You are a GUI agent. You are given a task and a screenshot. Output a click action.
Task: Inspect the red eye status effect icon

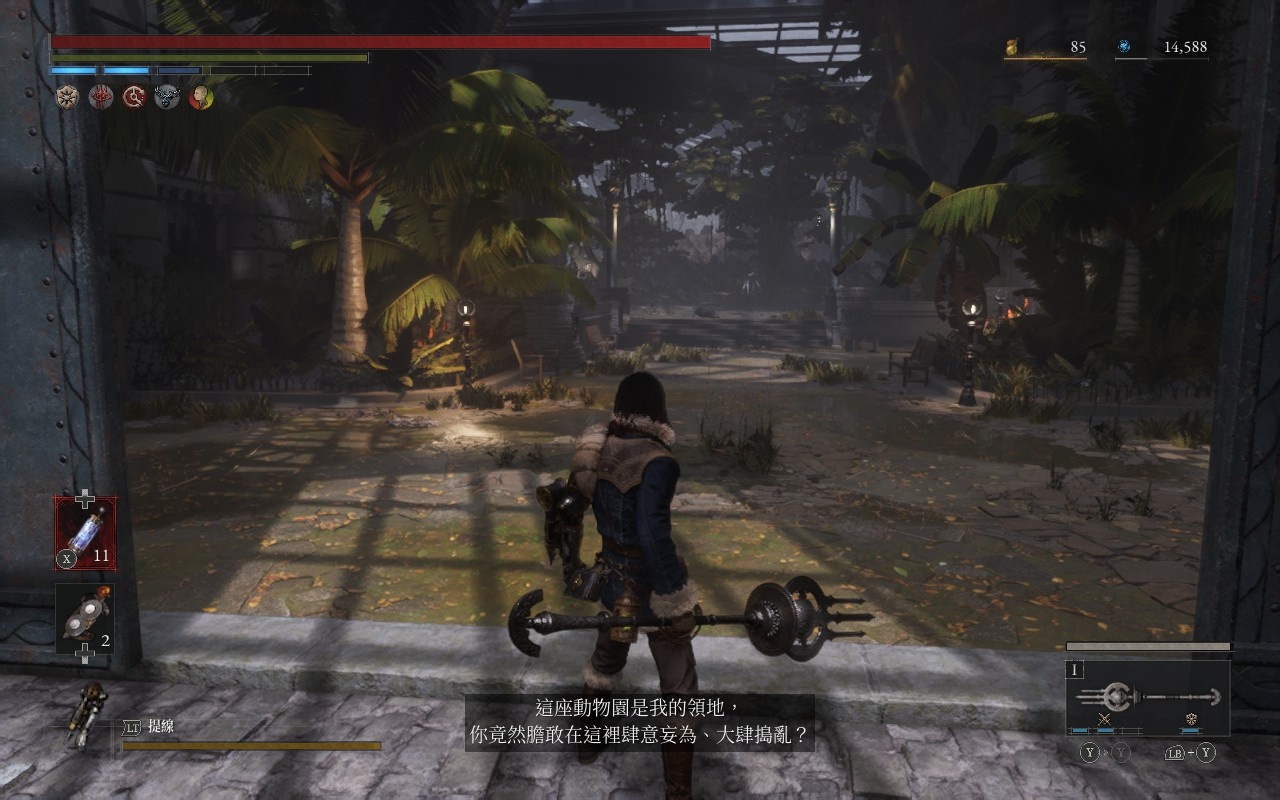point(101,97)
